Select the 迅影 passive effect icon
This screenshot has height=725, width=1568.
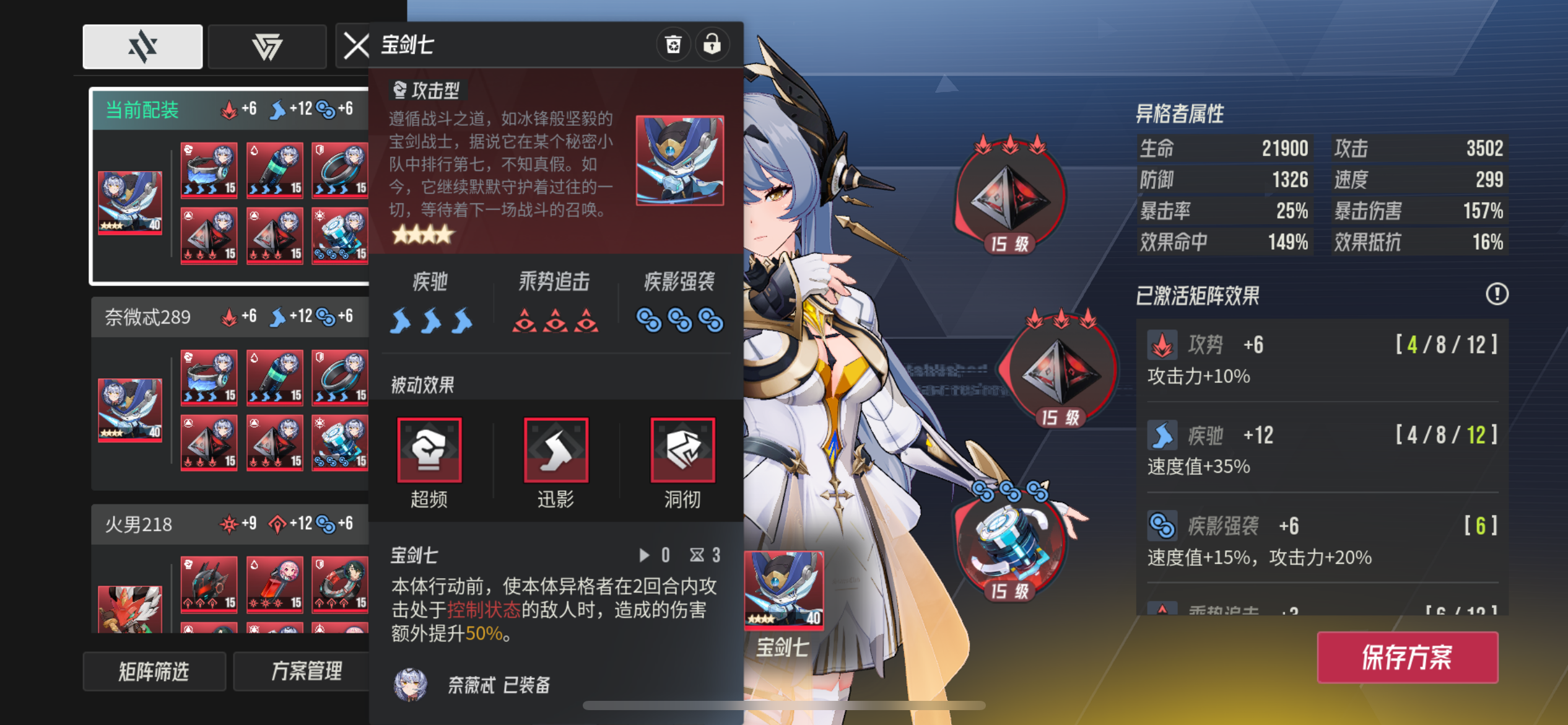tap(556, 450)
